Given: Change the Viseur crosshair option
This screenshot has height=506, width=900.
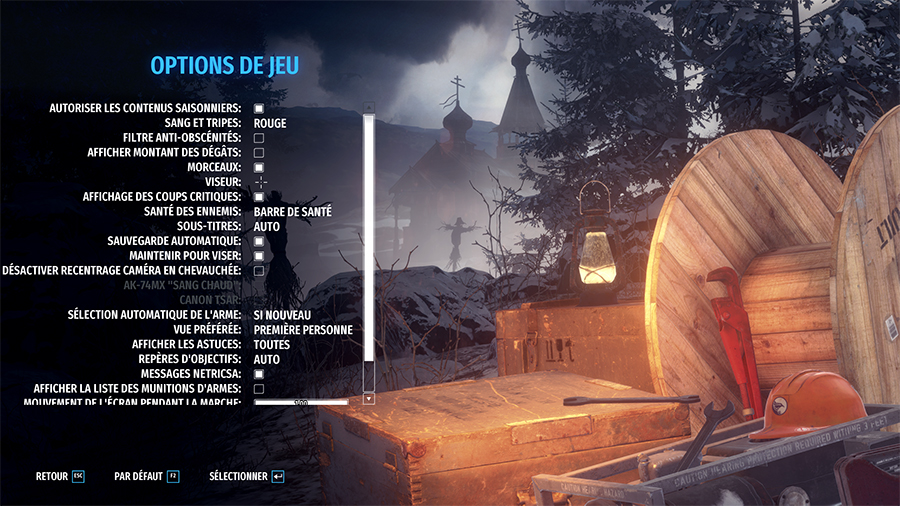Looking at the screenshot, I should (x=261, y=182).
